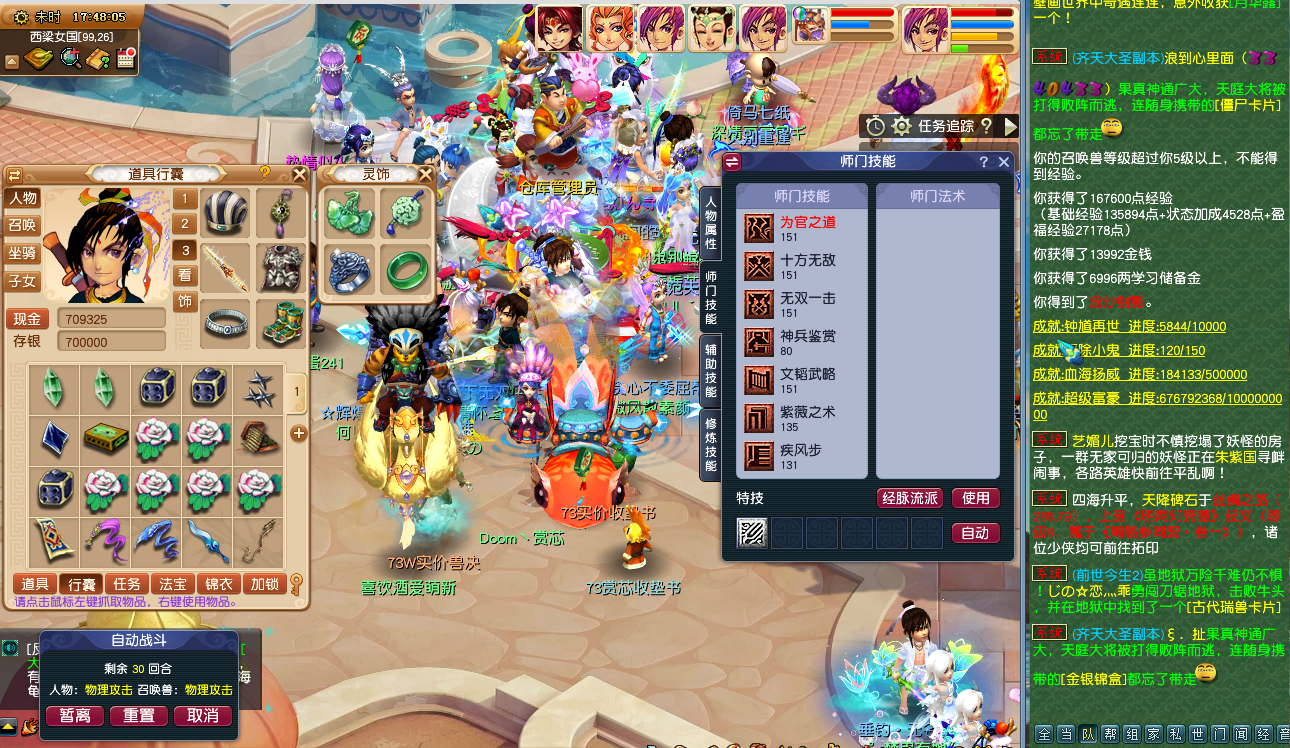Click the 重置 reset button
The width and height of the screenshot is (1290, 748).
pyautogui.click(x=139, y=716)
